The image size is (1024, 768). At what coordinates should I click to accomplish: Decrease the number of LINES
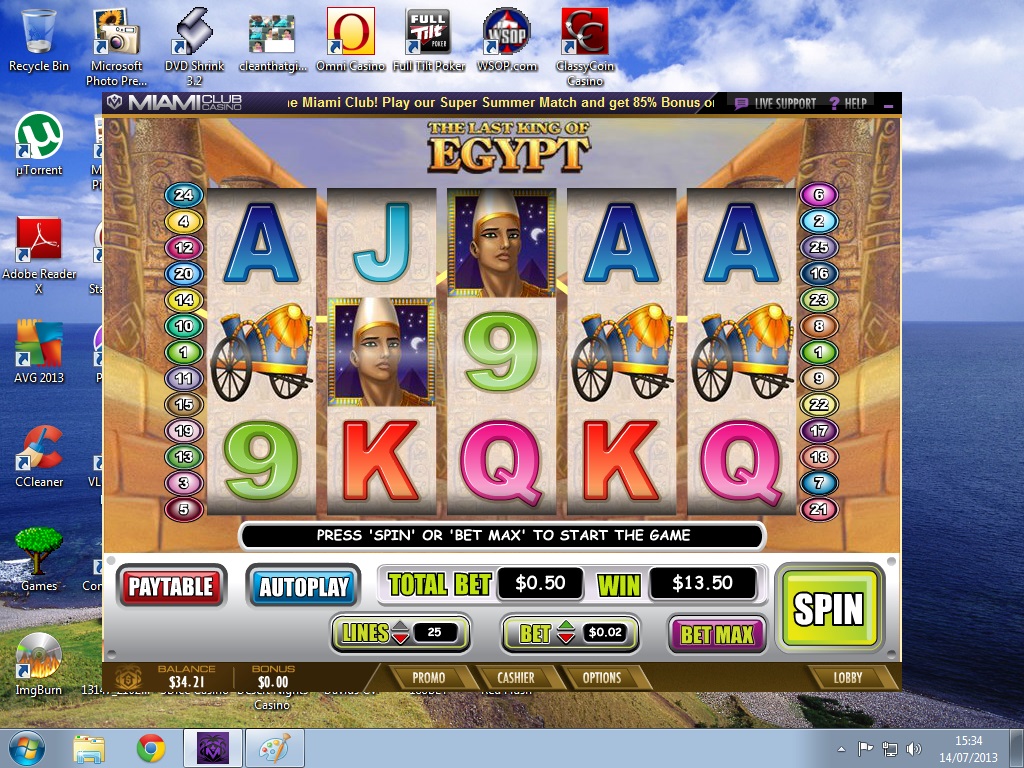[399, 638]
